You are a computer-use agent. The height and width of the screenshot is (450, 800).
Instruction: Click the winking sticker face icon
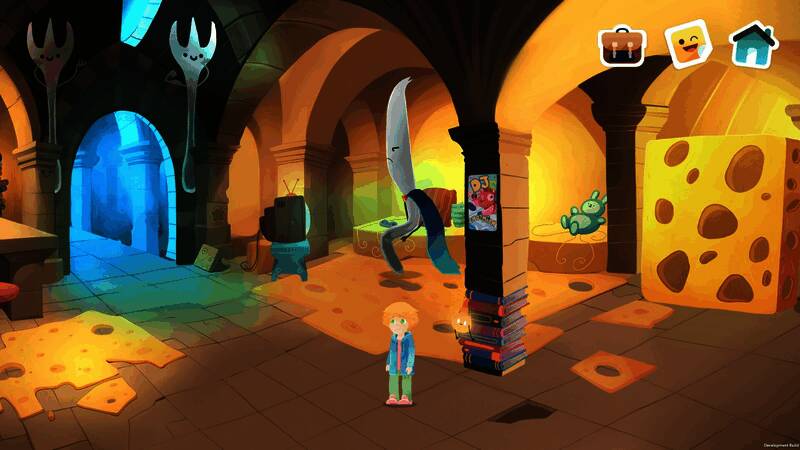pos(687,44)
